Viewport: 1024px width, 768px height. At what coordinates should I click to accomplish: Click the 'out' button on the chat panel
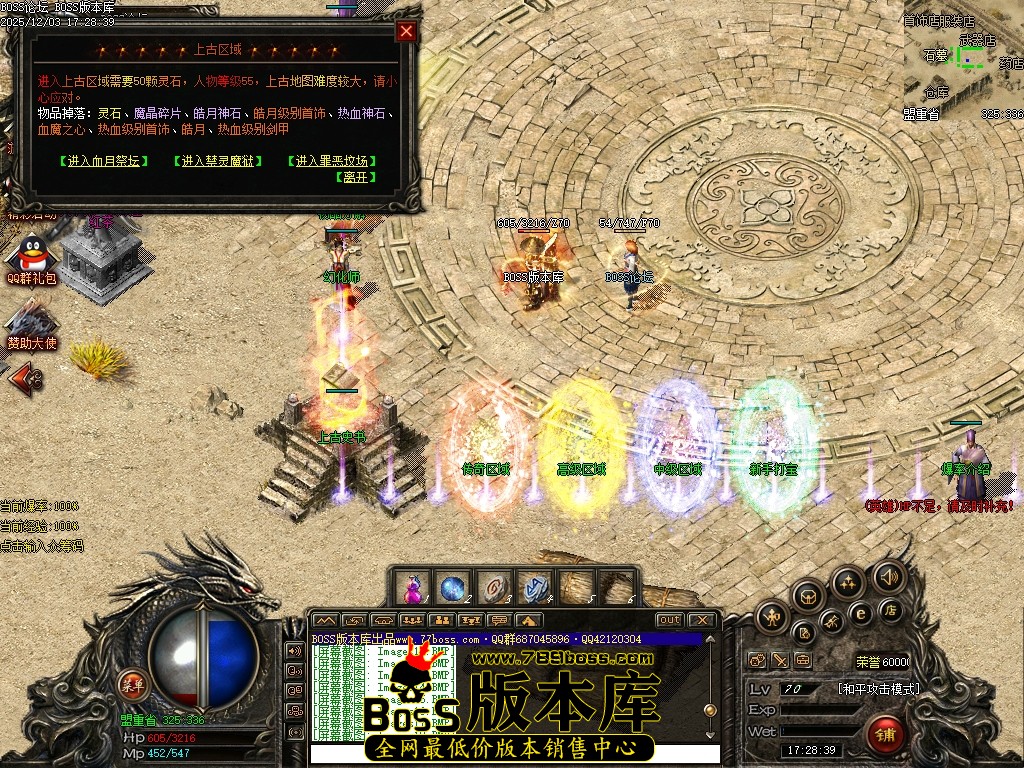pyautogui.click(x=669, y=621)
